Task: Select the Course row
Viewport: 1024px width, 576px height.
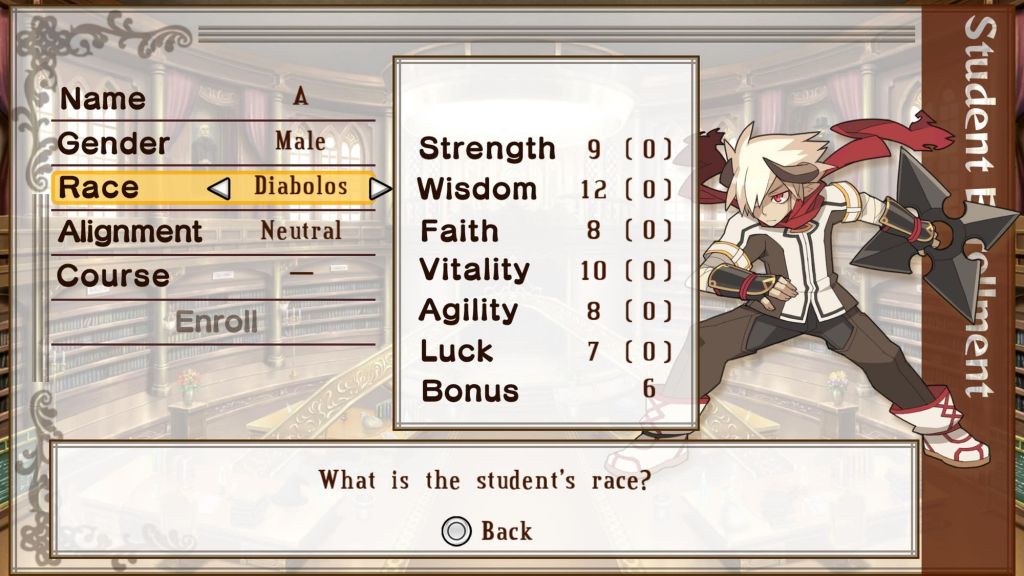Action: click(213, 275)
